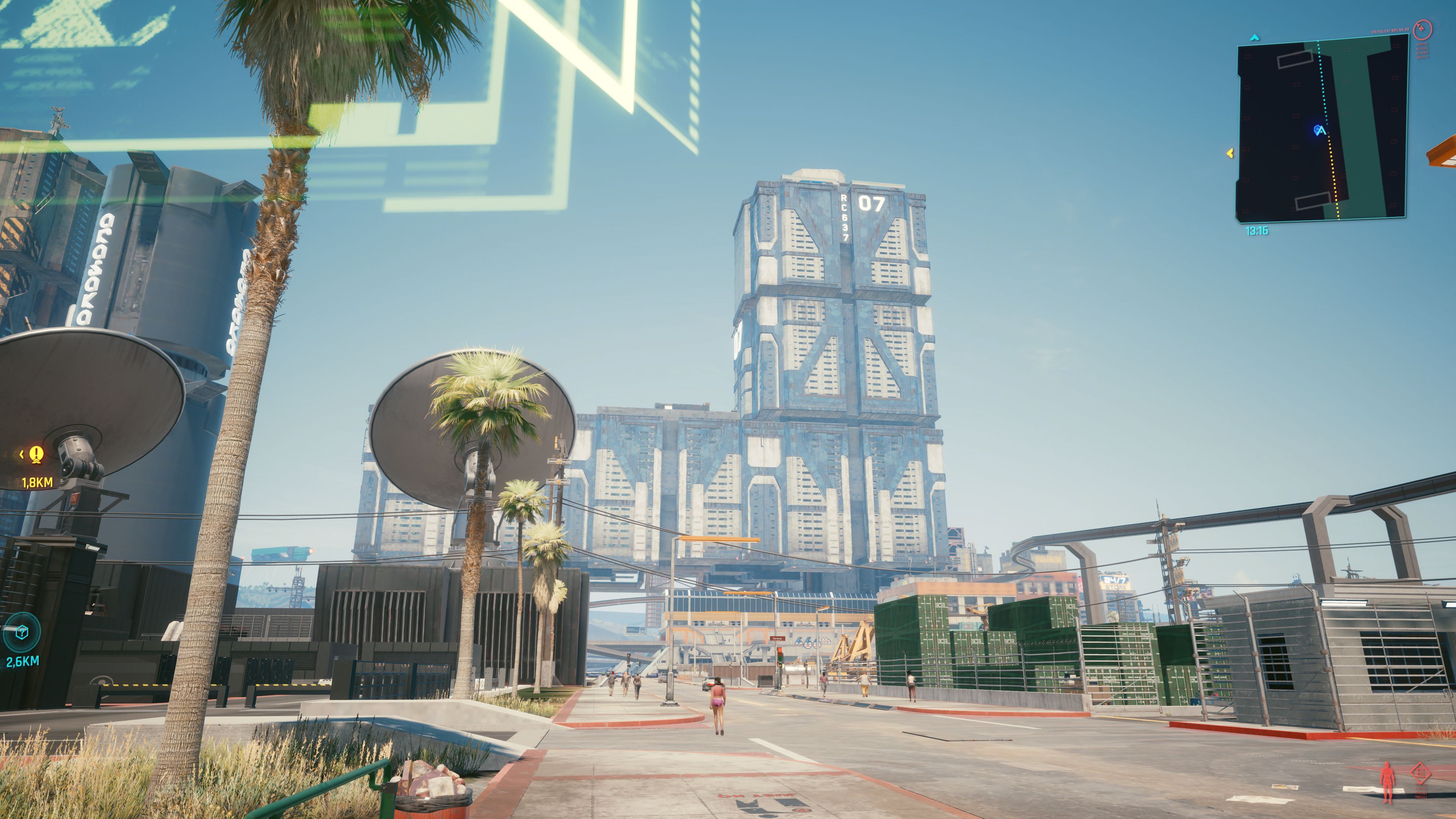Click the cyan arrow above the minimap
This screenshot has height=819, width=1456.
point(1255,38)
